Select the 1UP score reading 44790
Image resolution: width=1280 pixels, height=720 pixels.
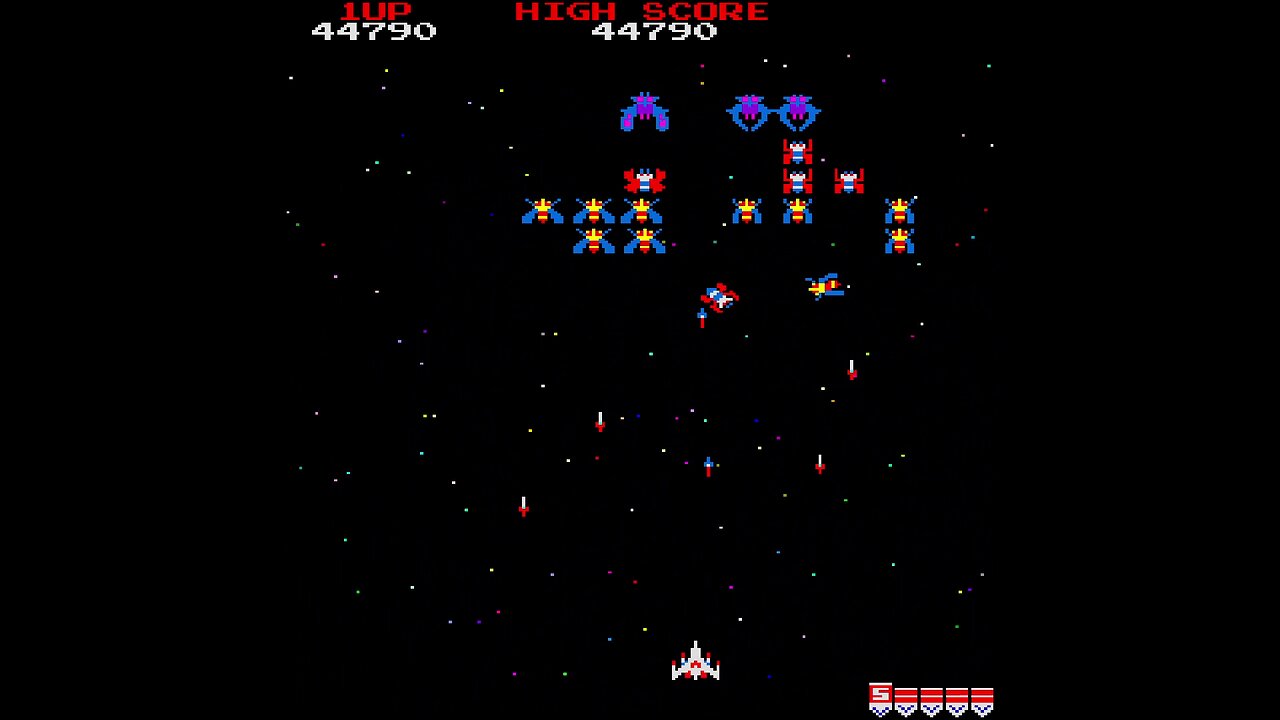(372, 31)
